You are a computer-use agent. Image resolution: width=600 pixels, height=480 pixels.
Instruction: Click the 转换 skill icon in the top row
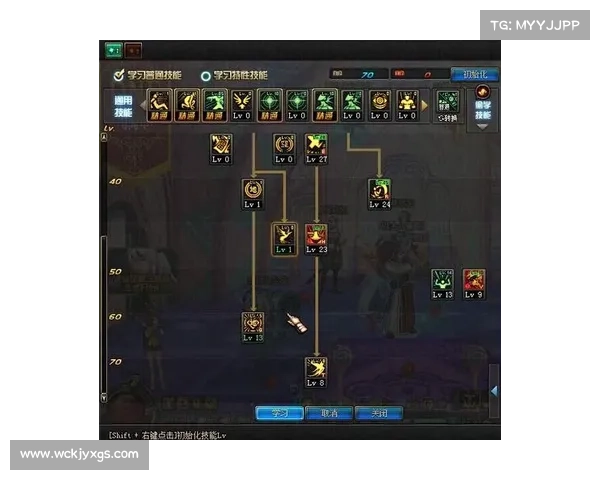(x=448, y=103)
